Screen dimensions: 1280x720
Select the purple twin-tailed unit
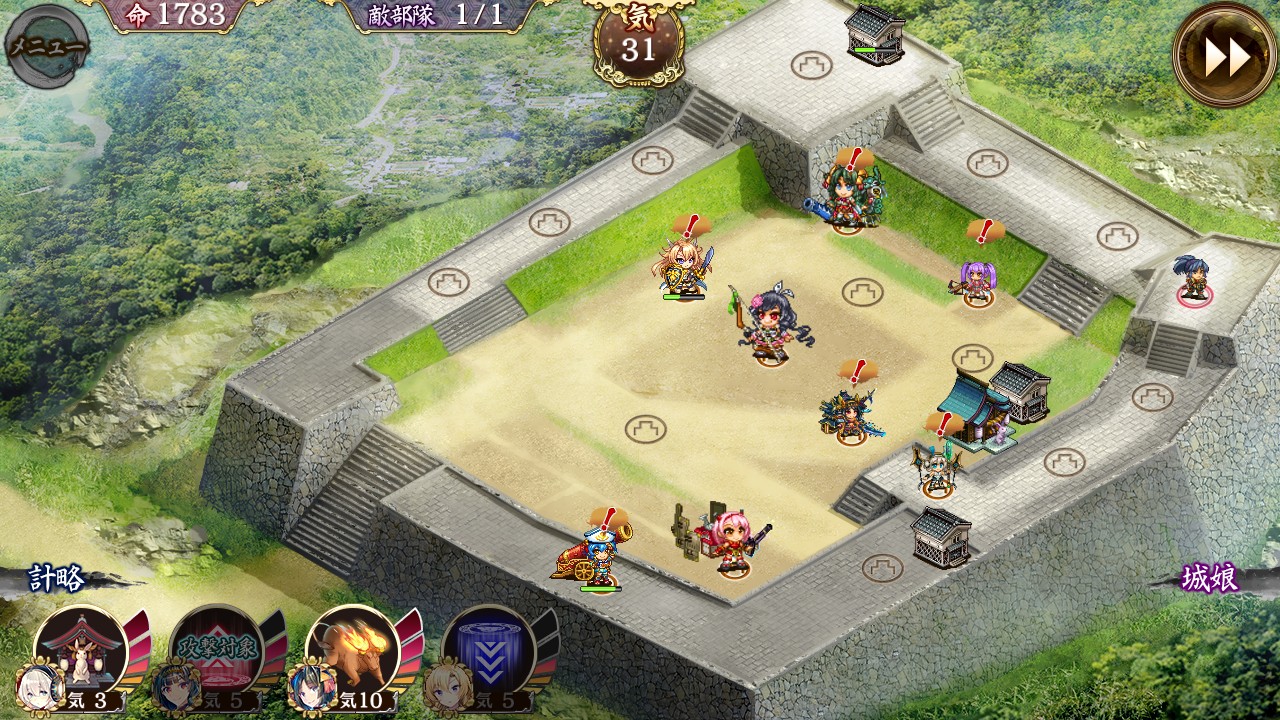click(977, 280)
